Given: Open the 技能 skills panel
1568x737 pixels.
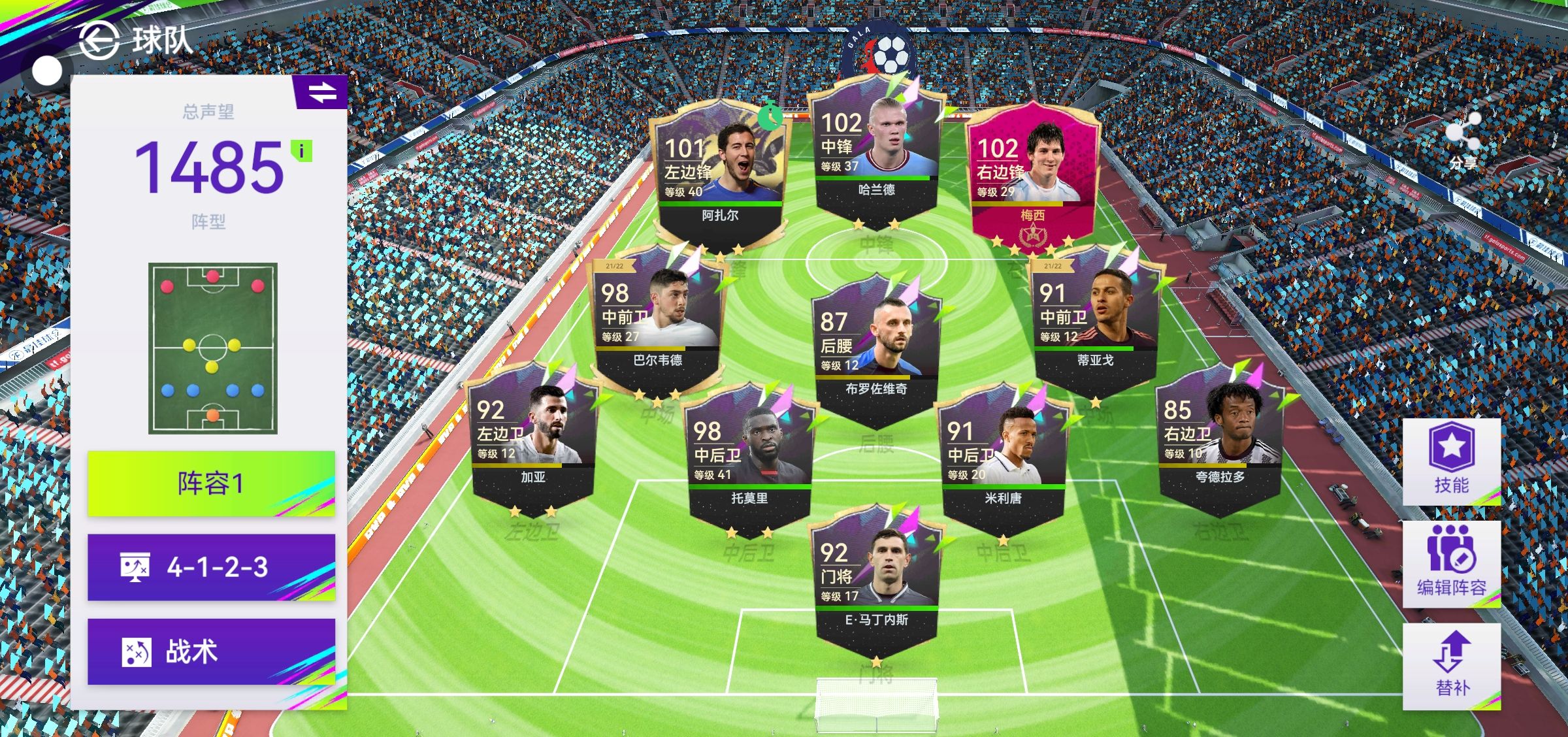Looking at the screenshot, I should [x=1451, y=462].
